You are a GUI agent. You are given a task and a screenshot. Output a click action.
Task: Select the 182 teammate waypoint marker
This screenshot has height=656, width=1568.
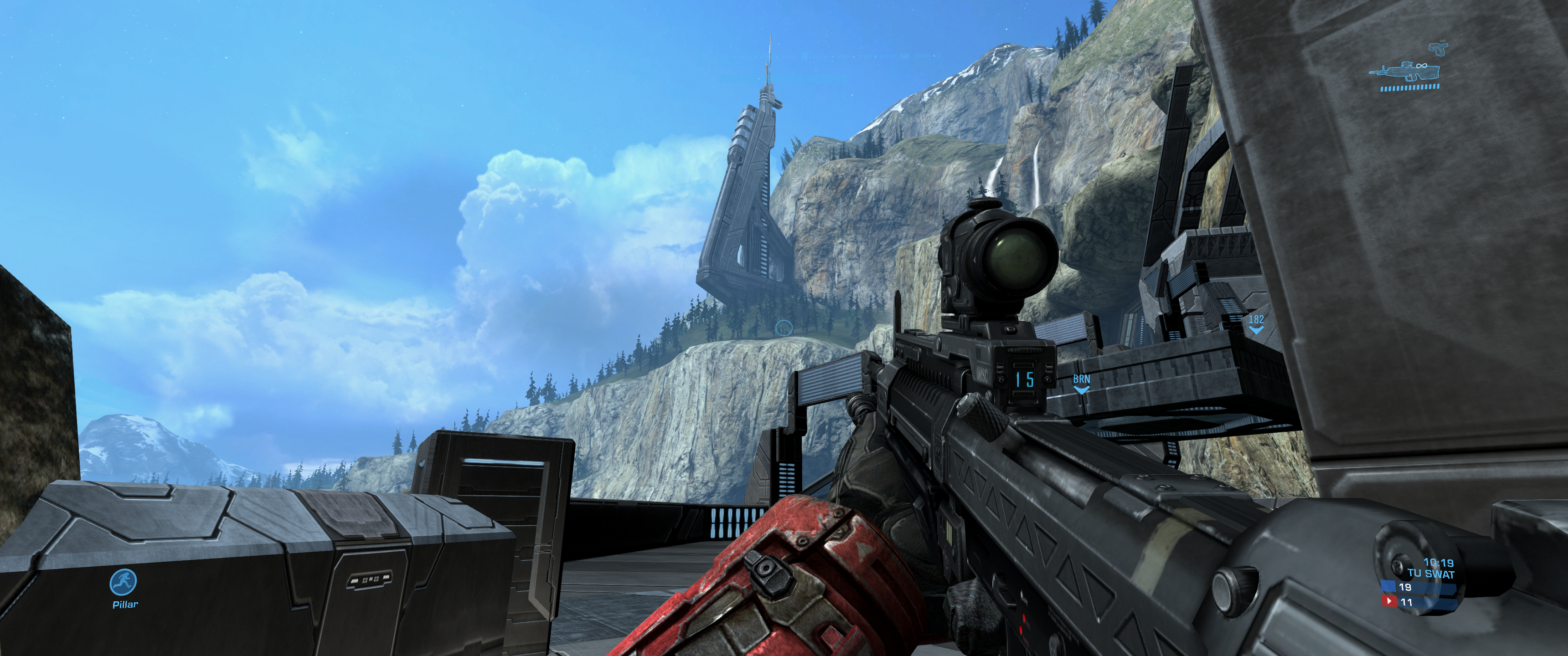1256,324
